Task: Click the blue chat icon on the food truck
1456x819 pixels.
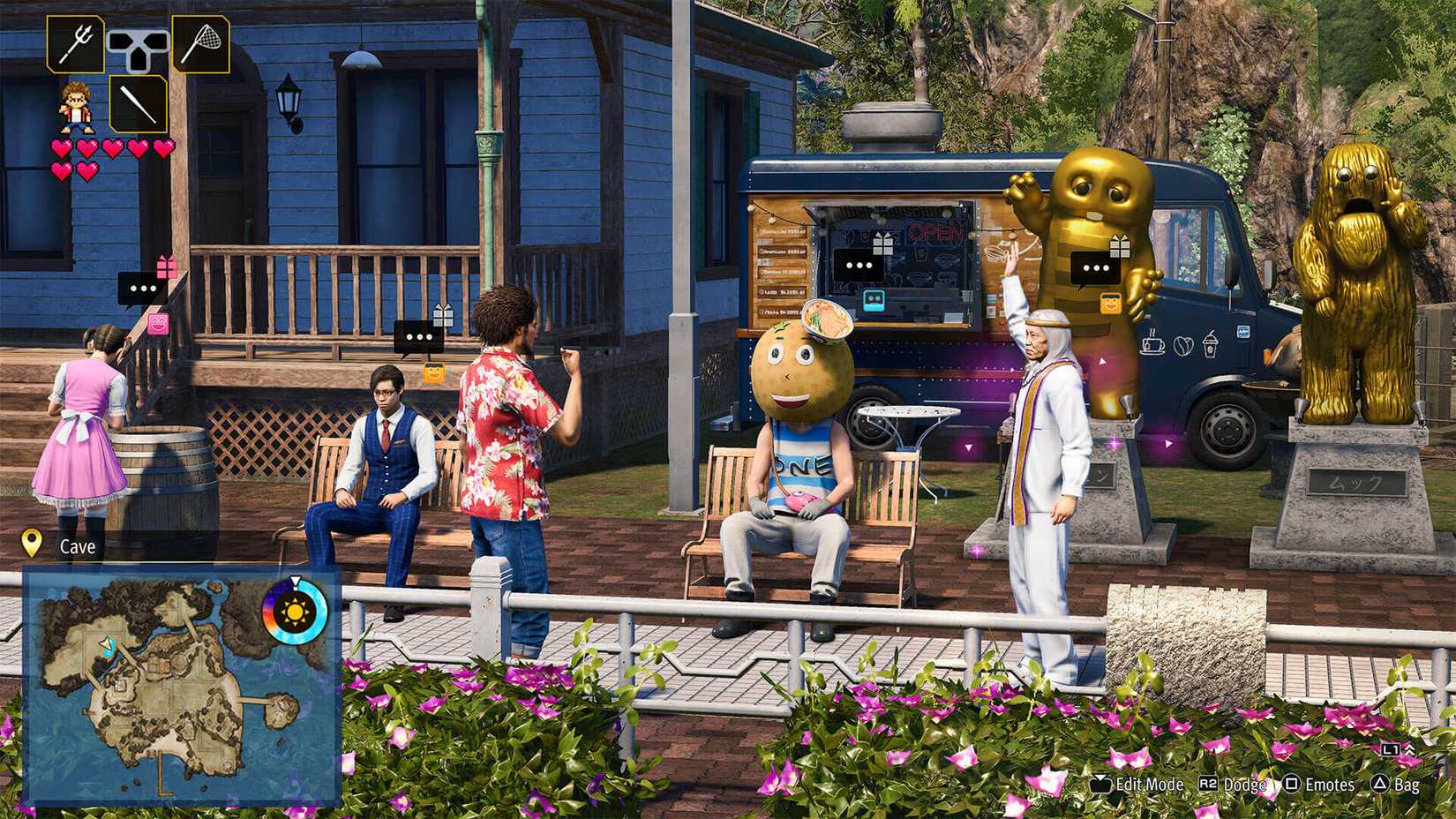Action: 874,300
